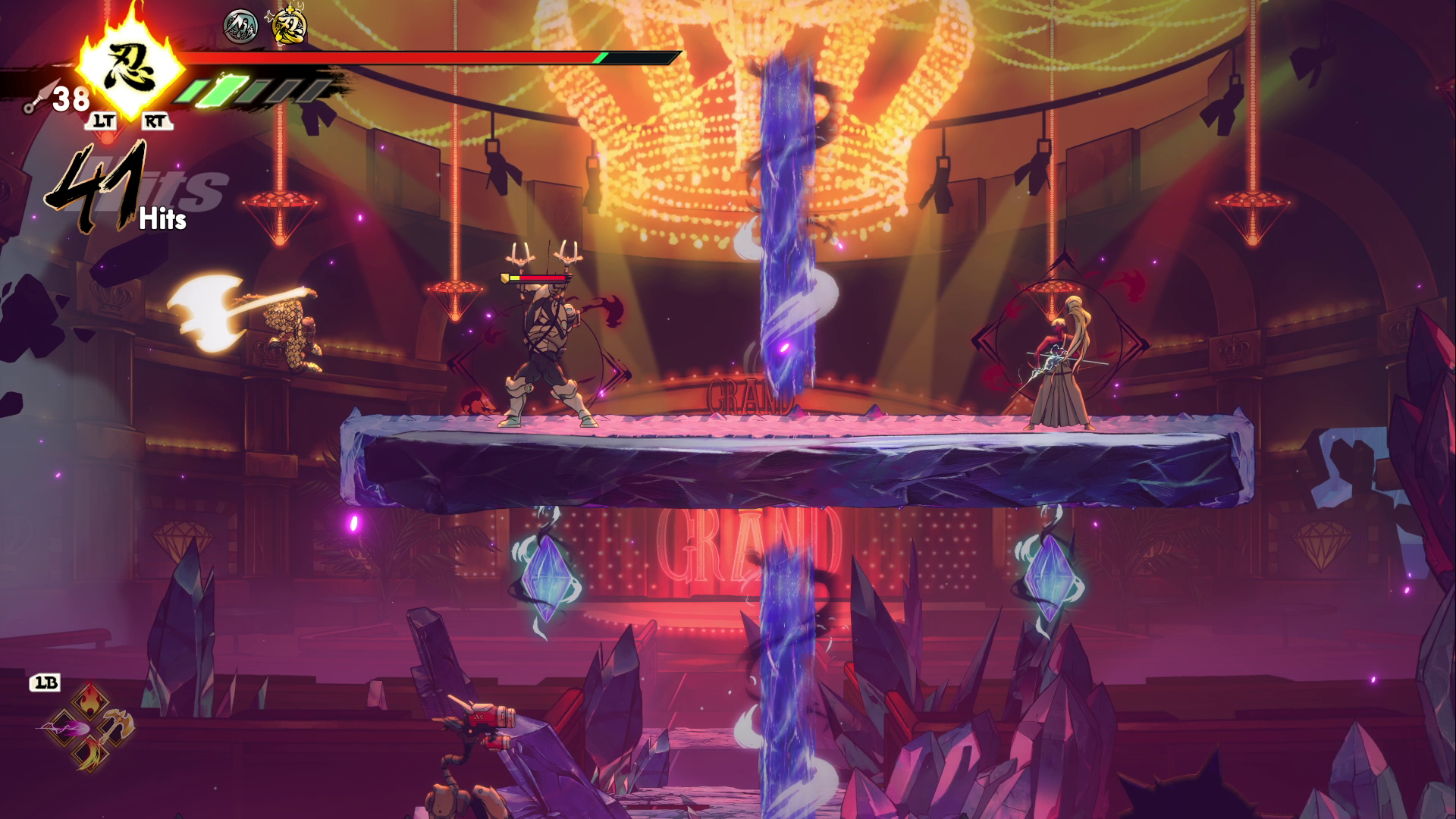Select the gold kanji amulet icon
This screenshot has height=819, width=1456.
[289, 26]
